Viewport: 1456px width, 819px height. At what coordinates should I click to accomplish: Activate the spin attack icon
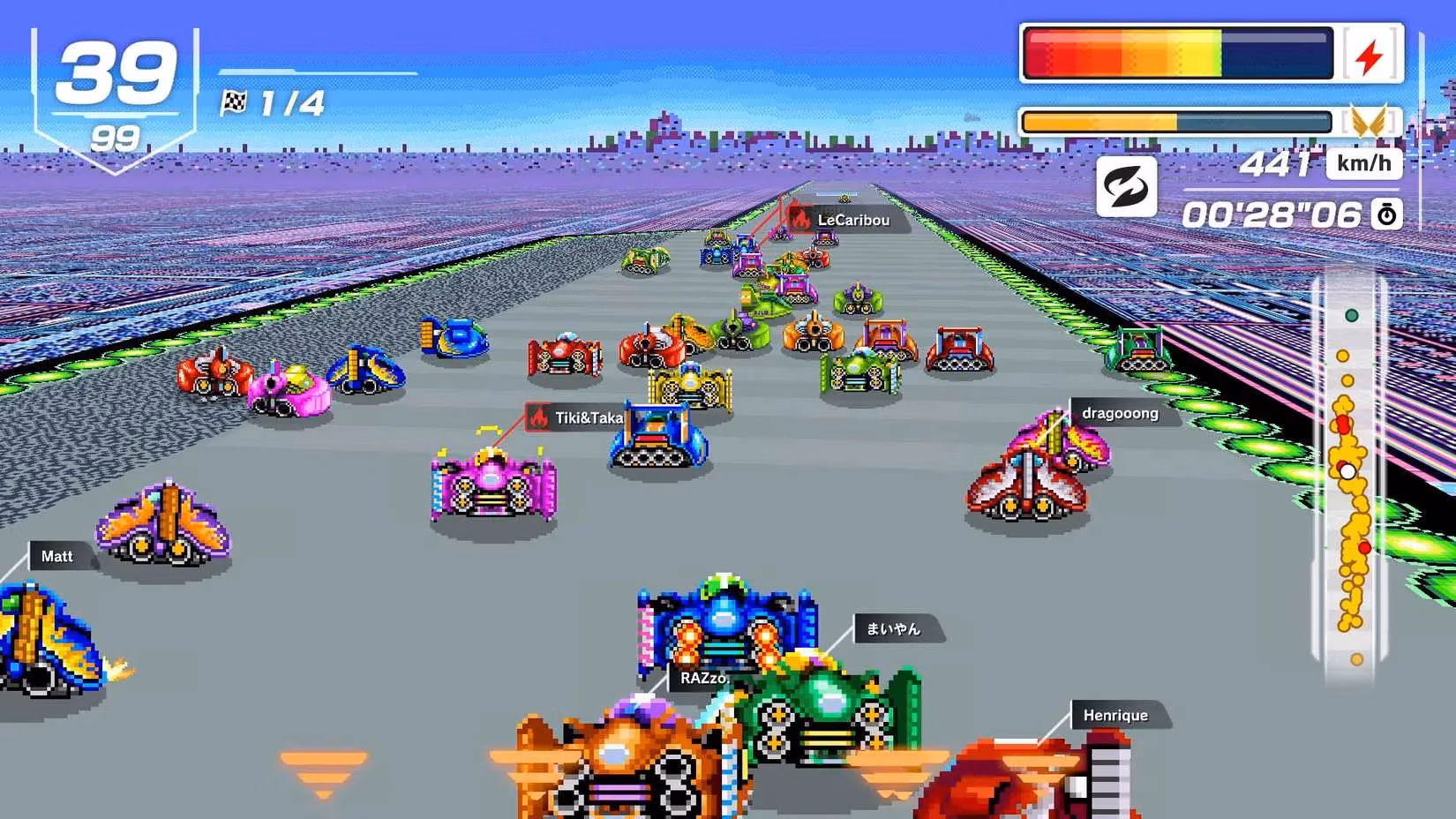tap(1126, 187)
